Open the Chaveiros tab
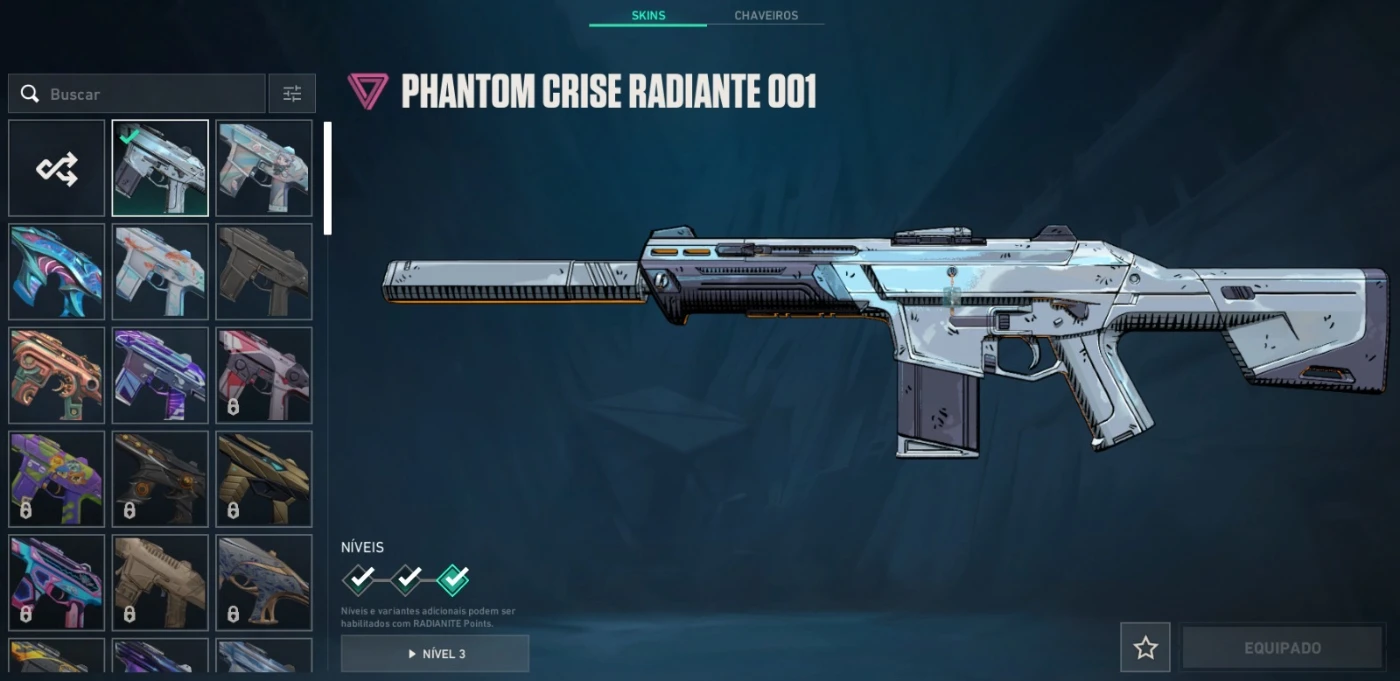Image resolution: width=1400 pixels, height=681 pixels. (765, 16)
